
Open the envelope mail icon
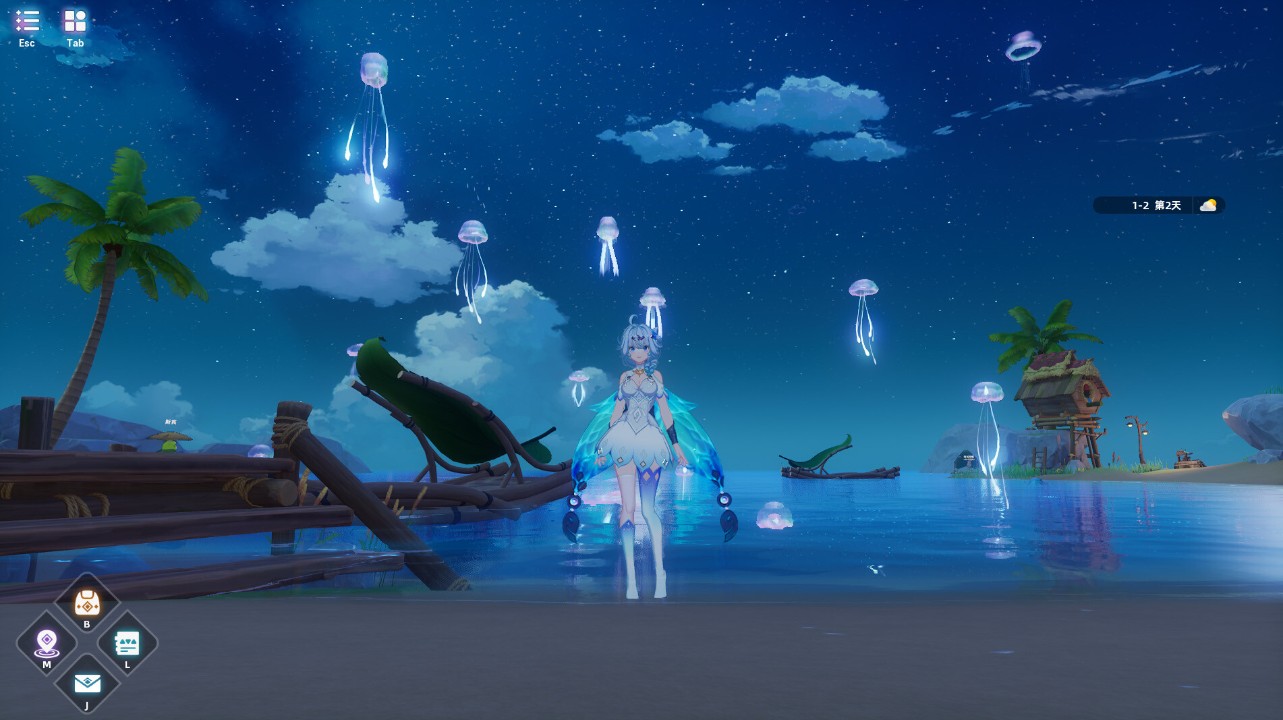[87, 683]
